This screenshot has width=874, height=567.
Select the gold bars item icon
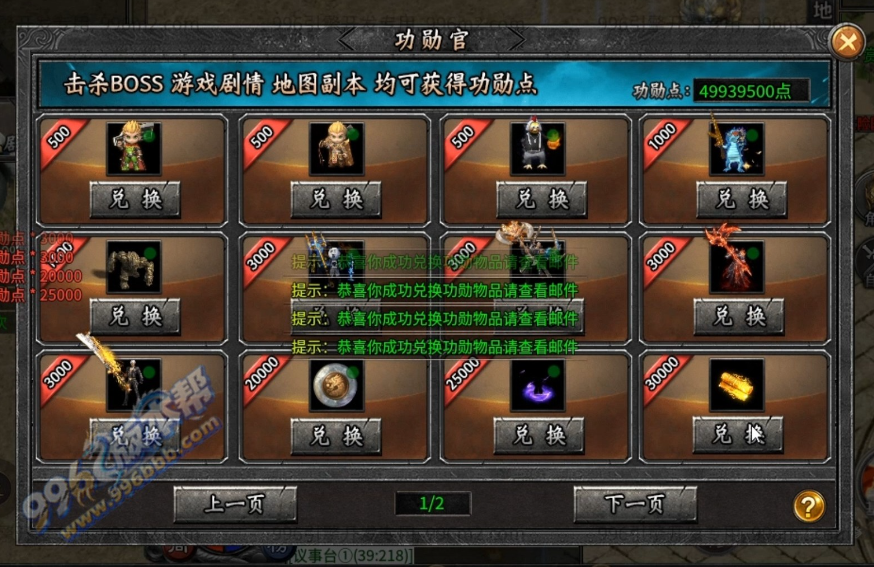736,385
